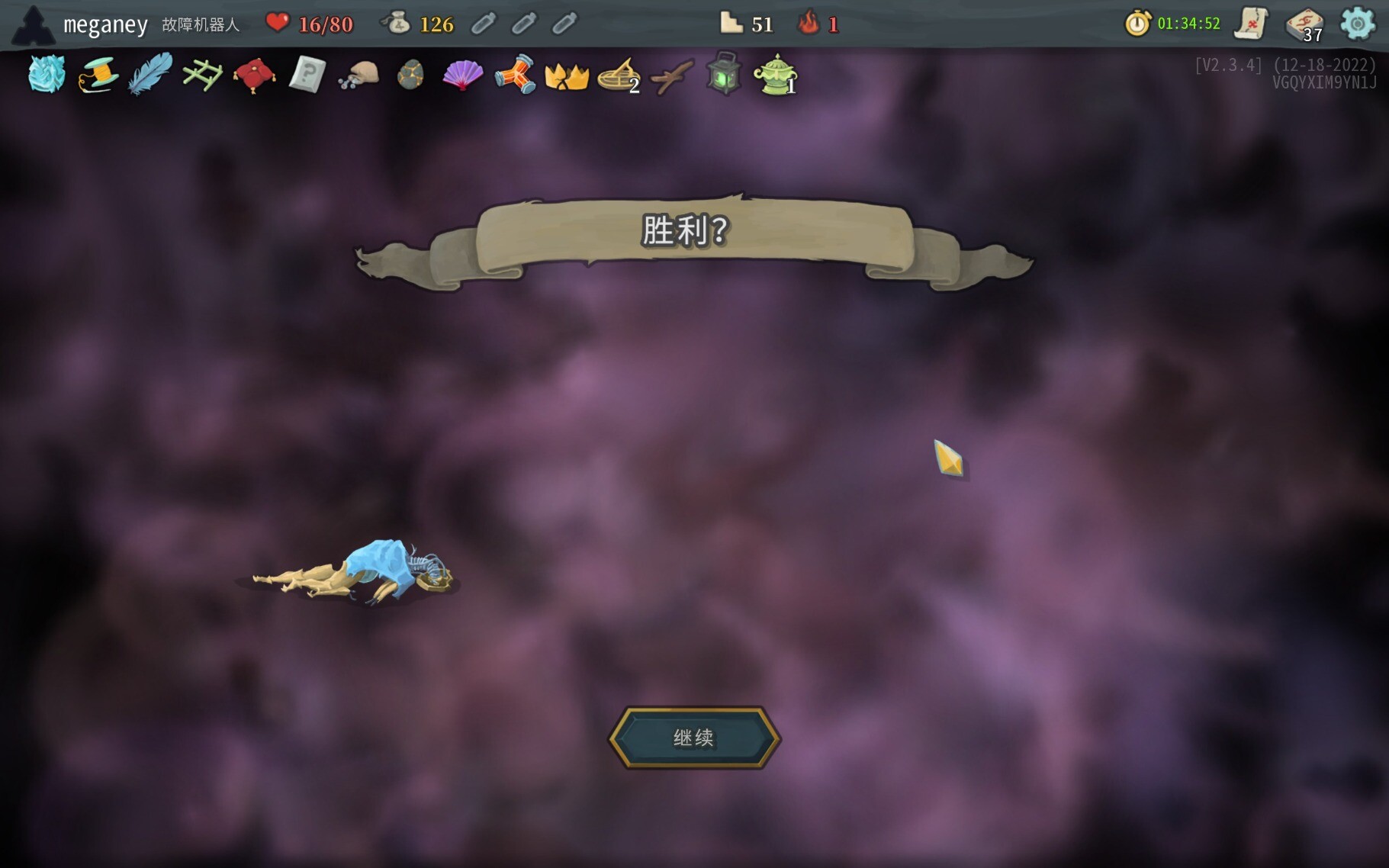
Task: Select the green-glowing lantern relic
Action: (723, 74)
